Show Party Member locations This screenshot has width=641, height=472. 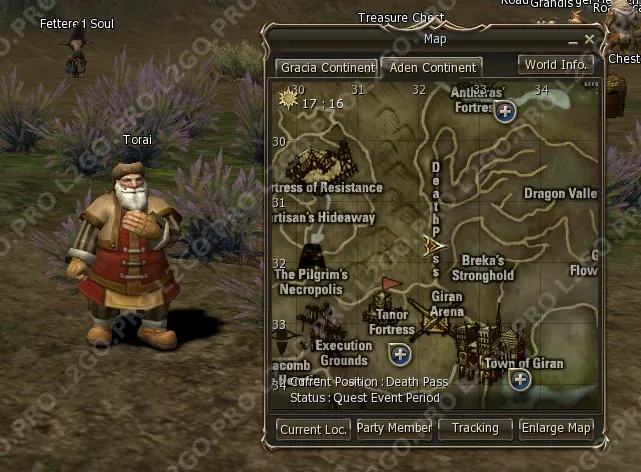(x=395, y=428)
